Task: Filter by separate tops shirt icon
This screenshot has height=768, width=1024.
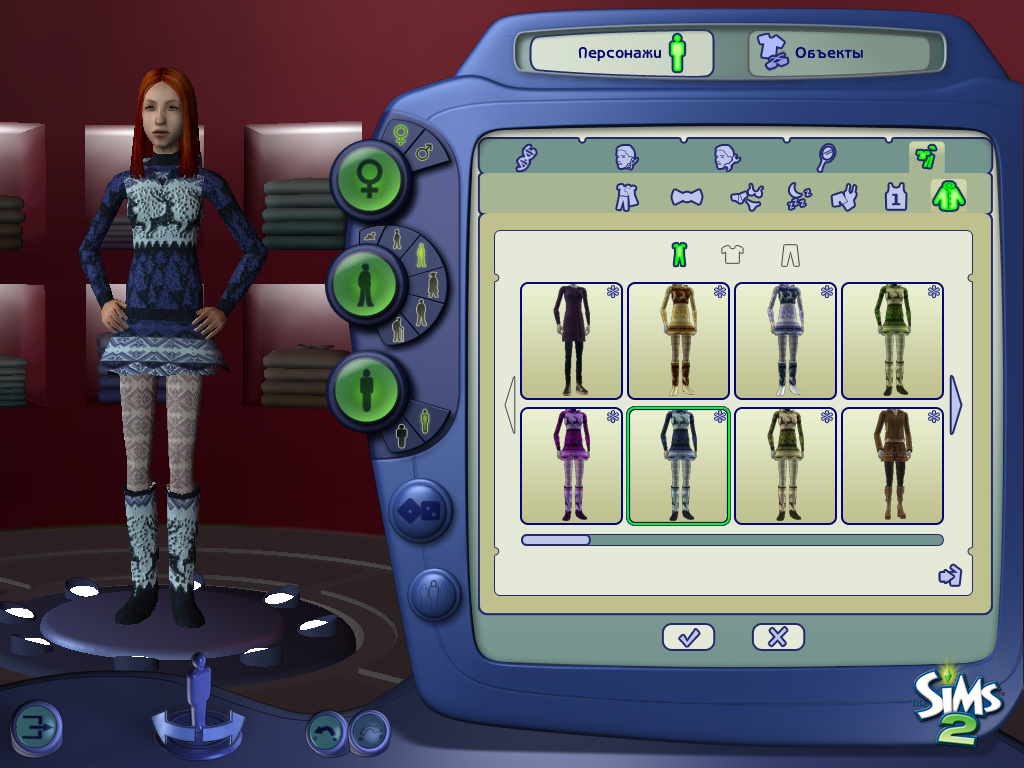Action: click(733, 255)
